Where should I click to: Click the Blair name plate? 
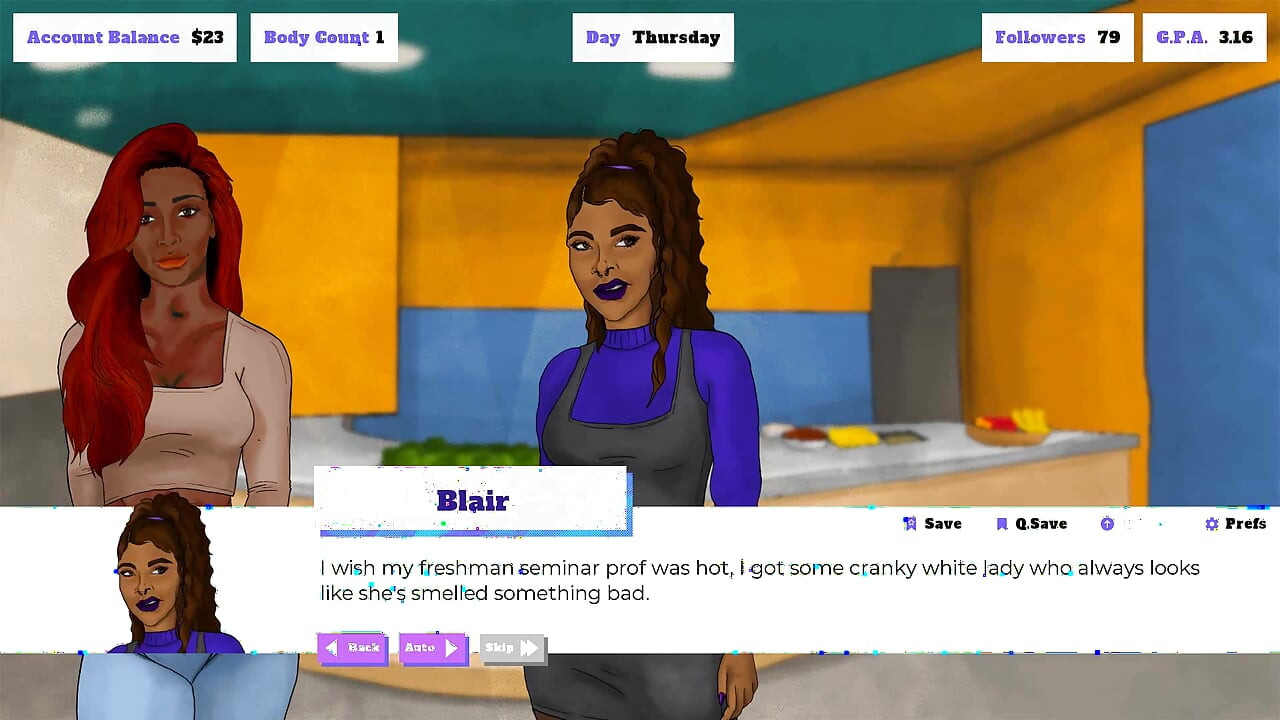(x=474, y=500)
